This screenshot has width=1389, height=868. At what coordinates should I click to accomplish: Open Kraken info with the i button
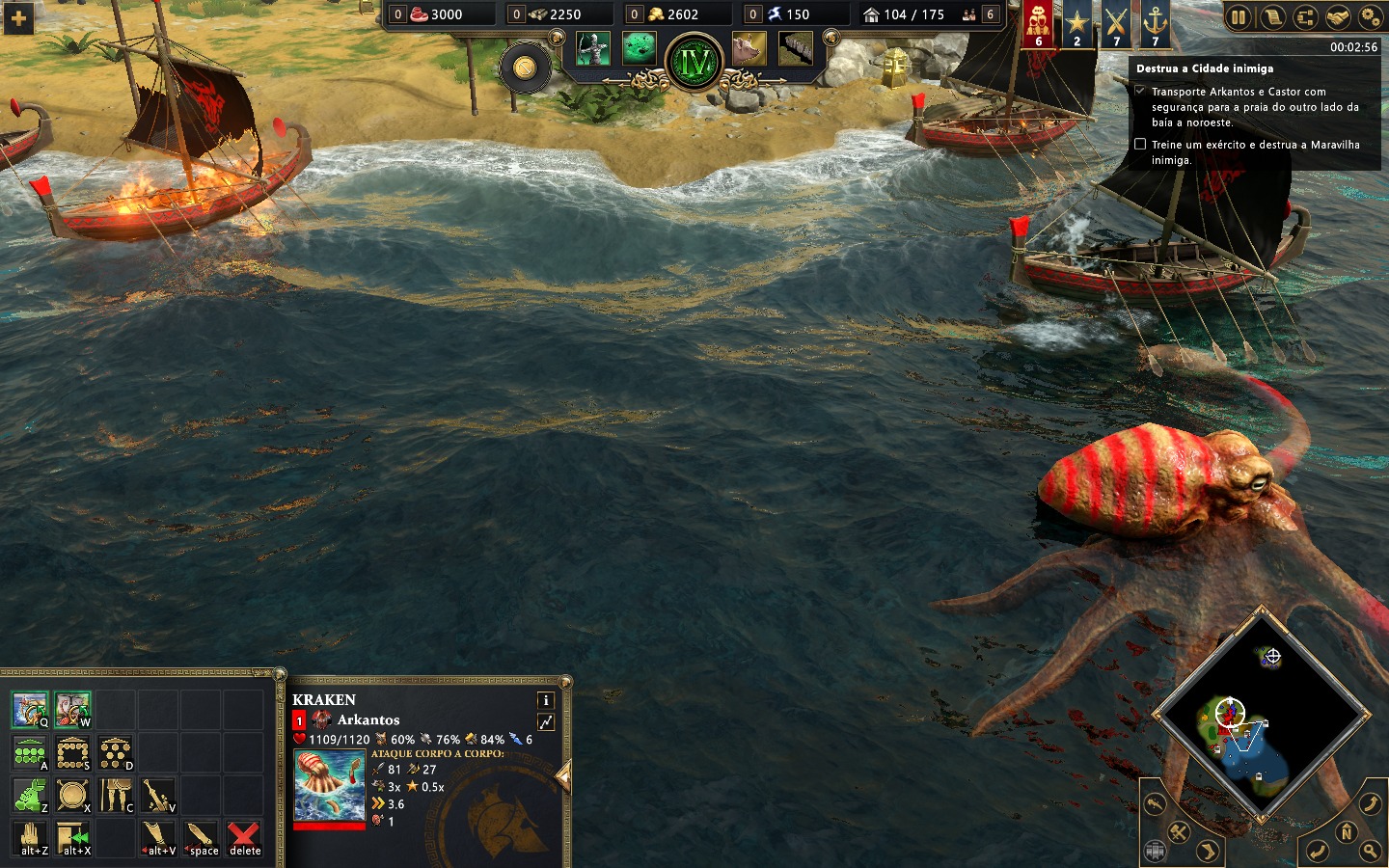[x=545, y=700]
